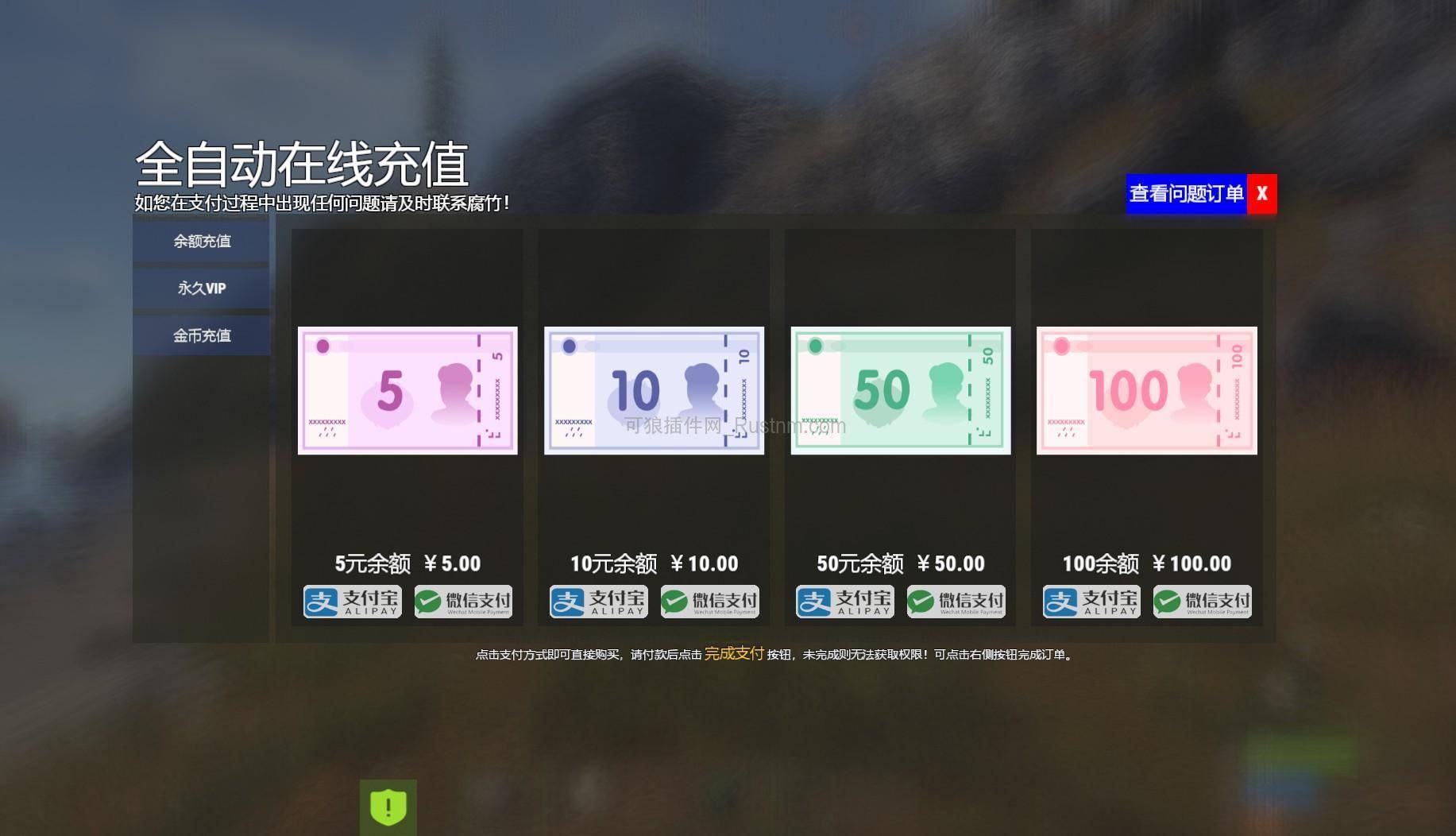Select the blue 10 yuan banknote image
Viewport: 1456px width, 836px height.
point(654,390)
